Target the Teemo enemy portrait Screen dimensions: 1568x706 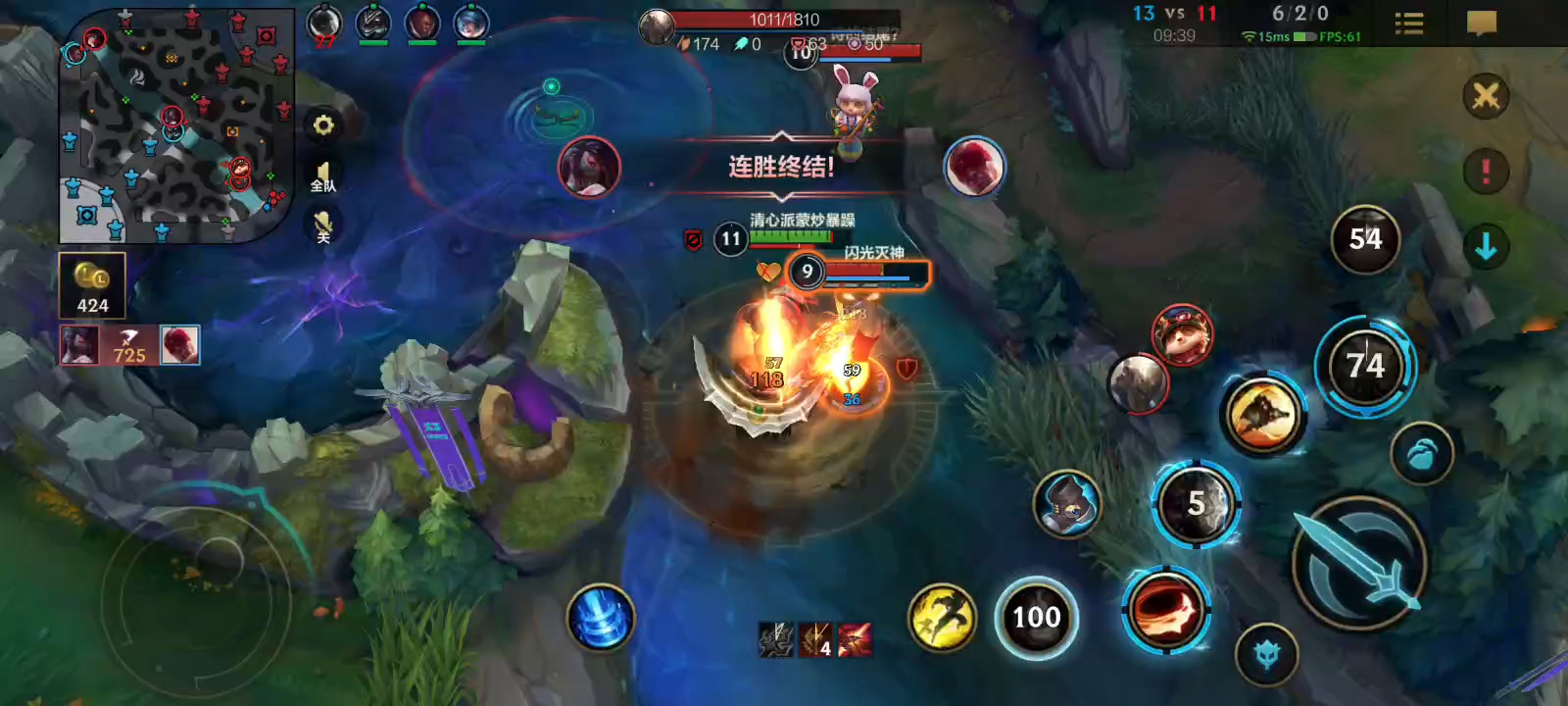[1182, 335]
